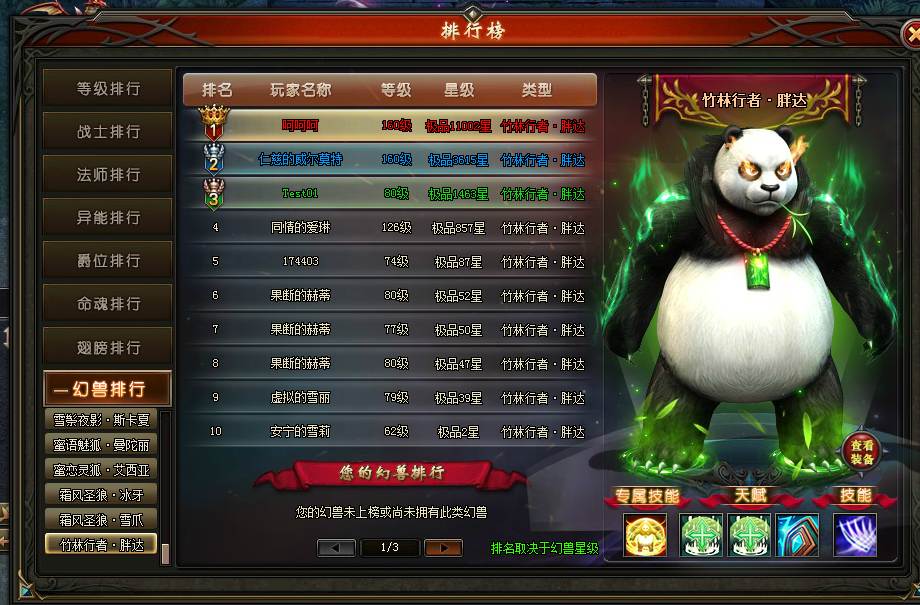Go to the next ranking page
This screenshot has height=605, width=920.
click(x=442, y=547)
